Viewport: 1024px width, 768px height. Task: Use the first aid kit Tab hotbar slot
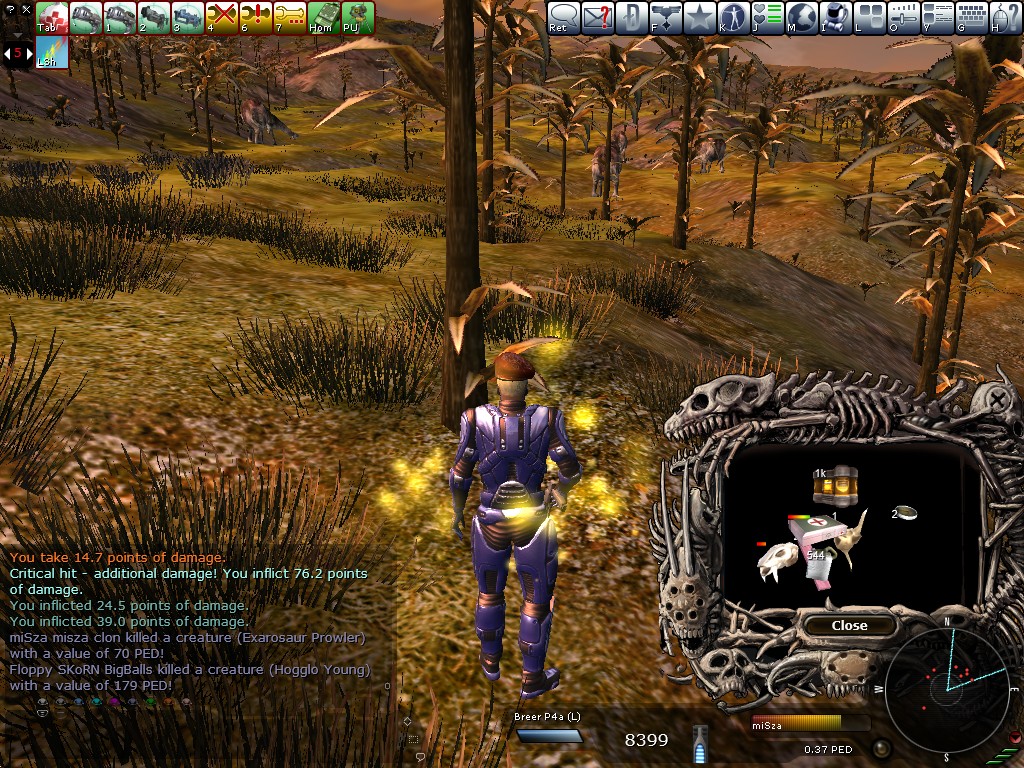pyautogui.click(x=52, y=17)
